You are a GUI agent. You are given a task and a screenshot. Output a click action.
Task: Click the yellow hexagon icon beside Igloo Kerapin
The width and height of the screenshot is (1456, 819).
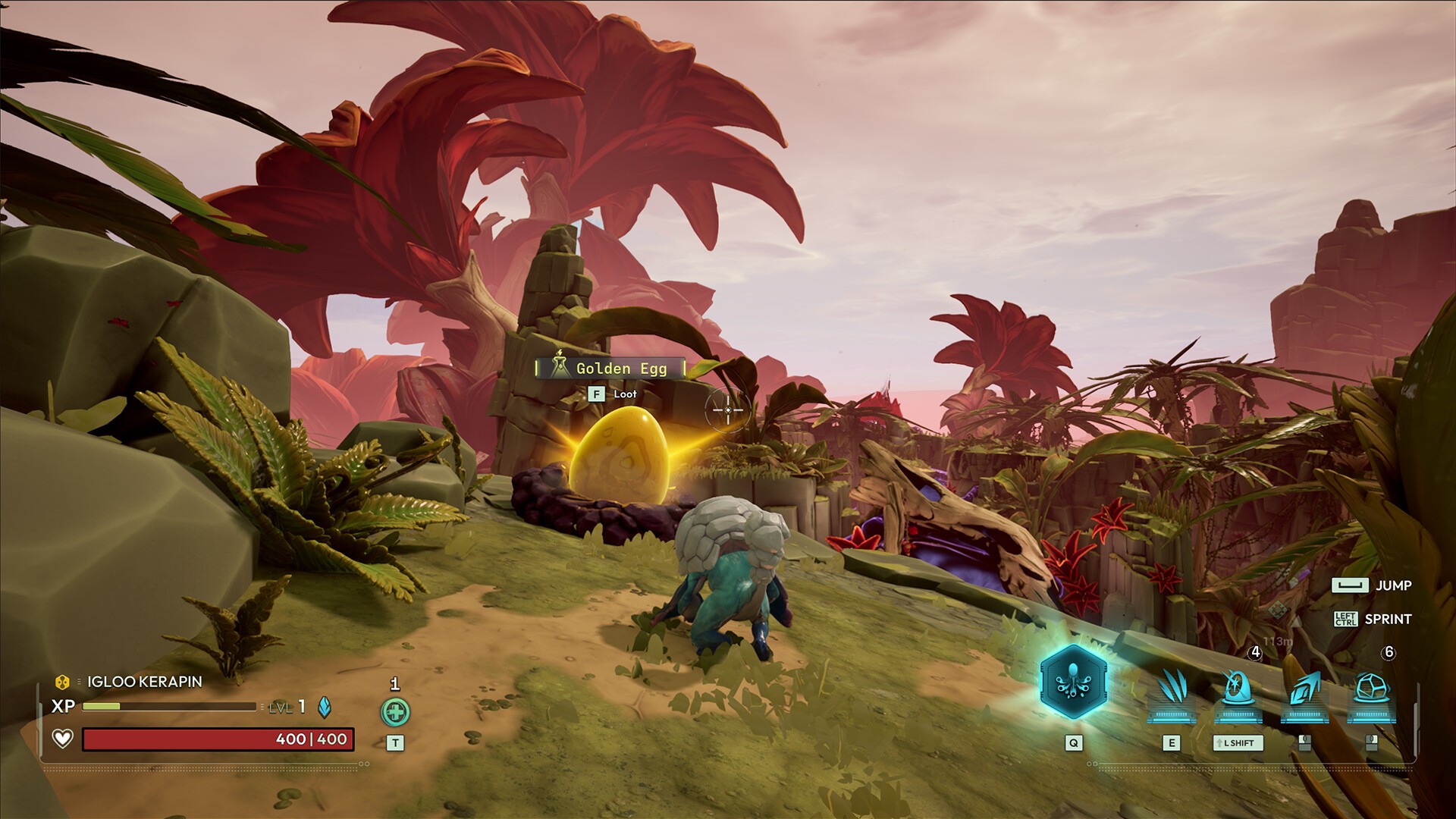point(63,682)
